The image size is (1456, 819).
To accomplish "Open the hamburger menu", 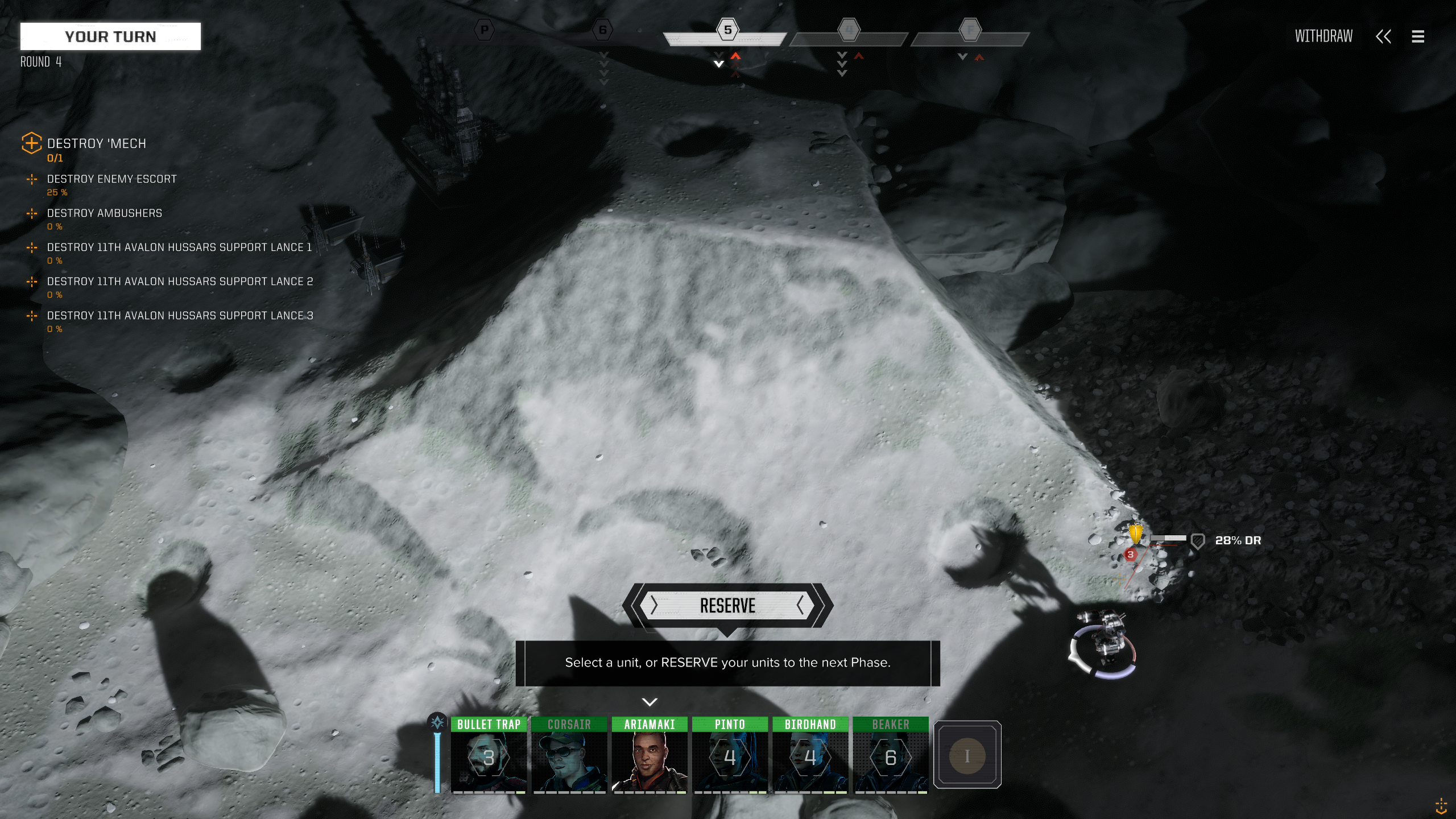I will tap(1418, 37).
